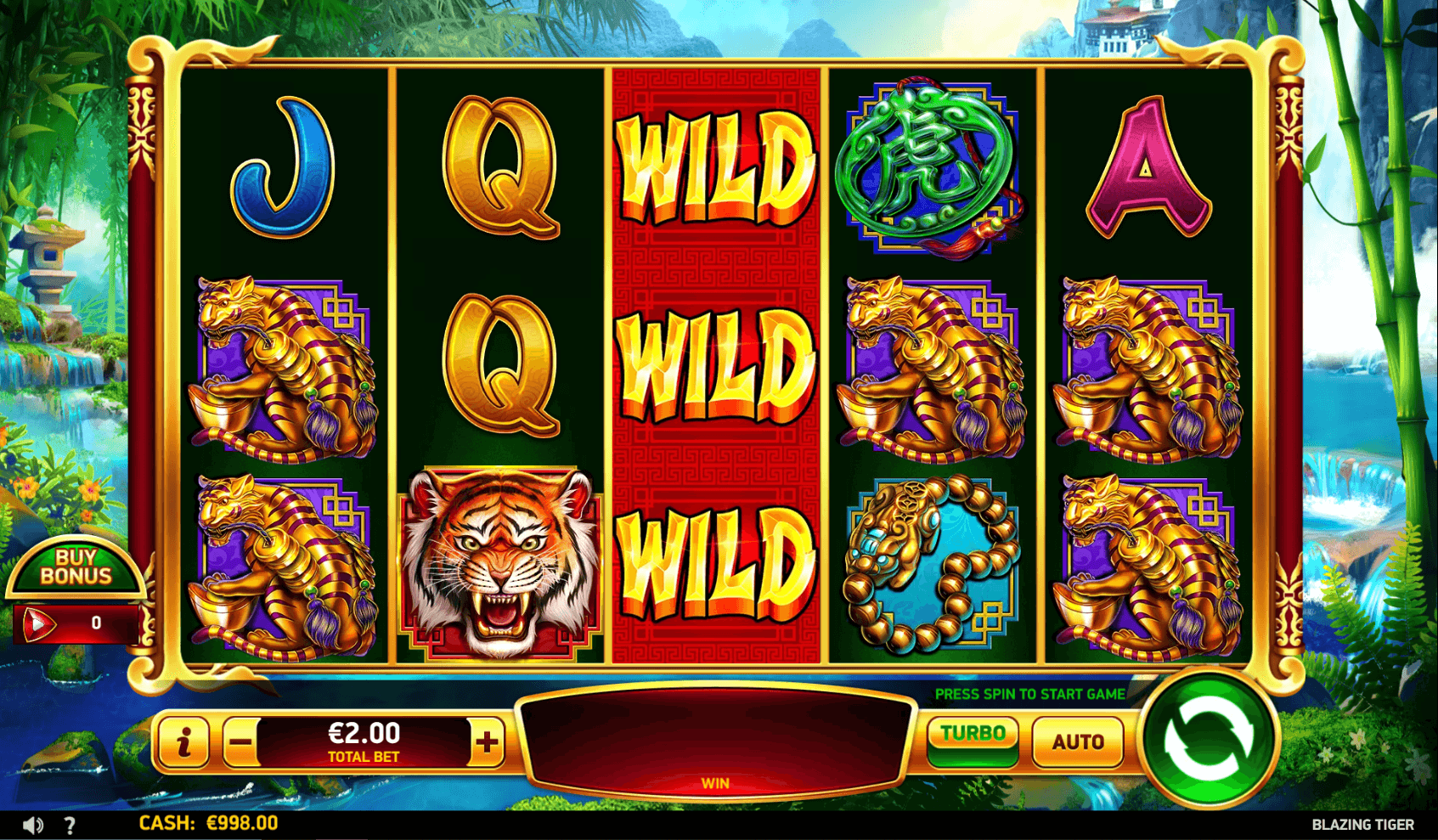Click the WIN display panel
This screenshot has width=1438, height=840.
click(x=718, y=739)
